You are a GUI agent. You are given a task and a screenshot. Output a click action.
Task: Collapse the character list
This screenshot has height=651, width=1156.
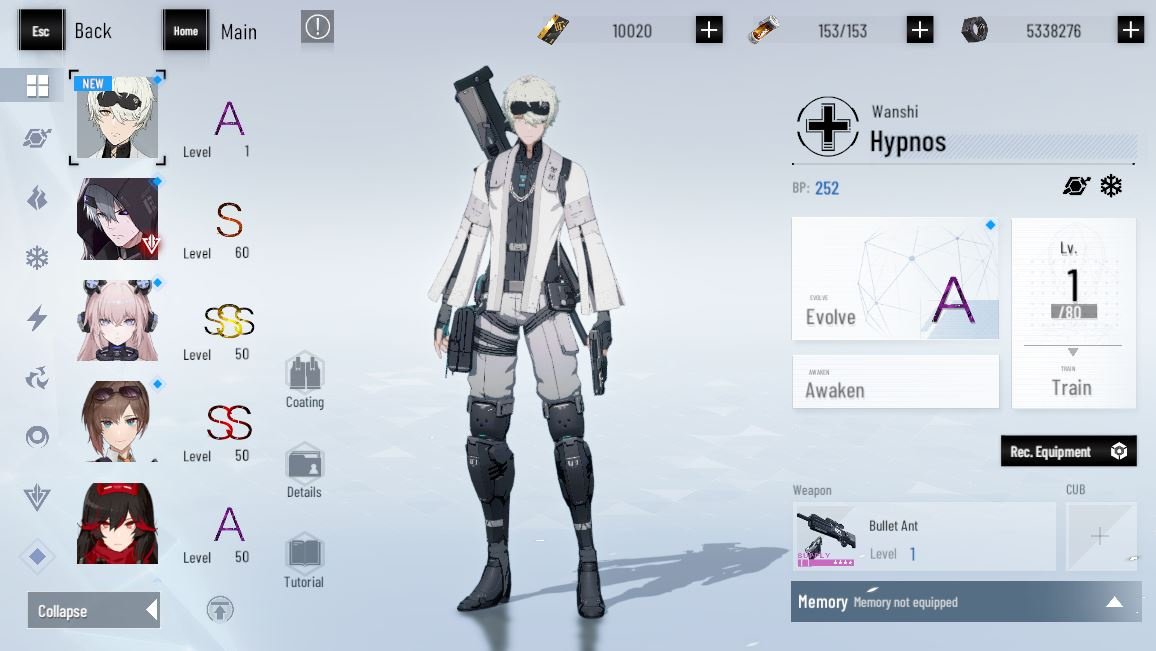pos(93,610)
